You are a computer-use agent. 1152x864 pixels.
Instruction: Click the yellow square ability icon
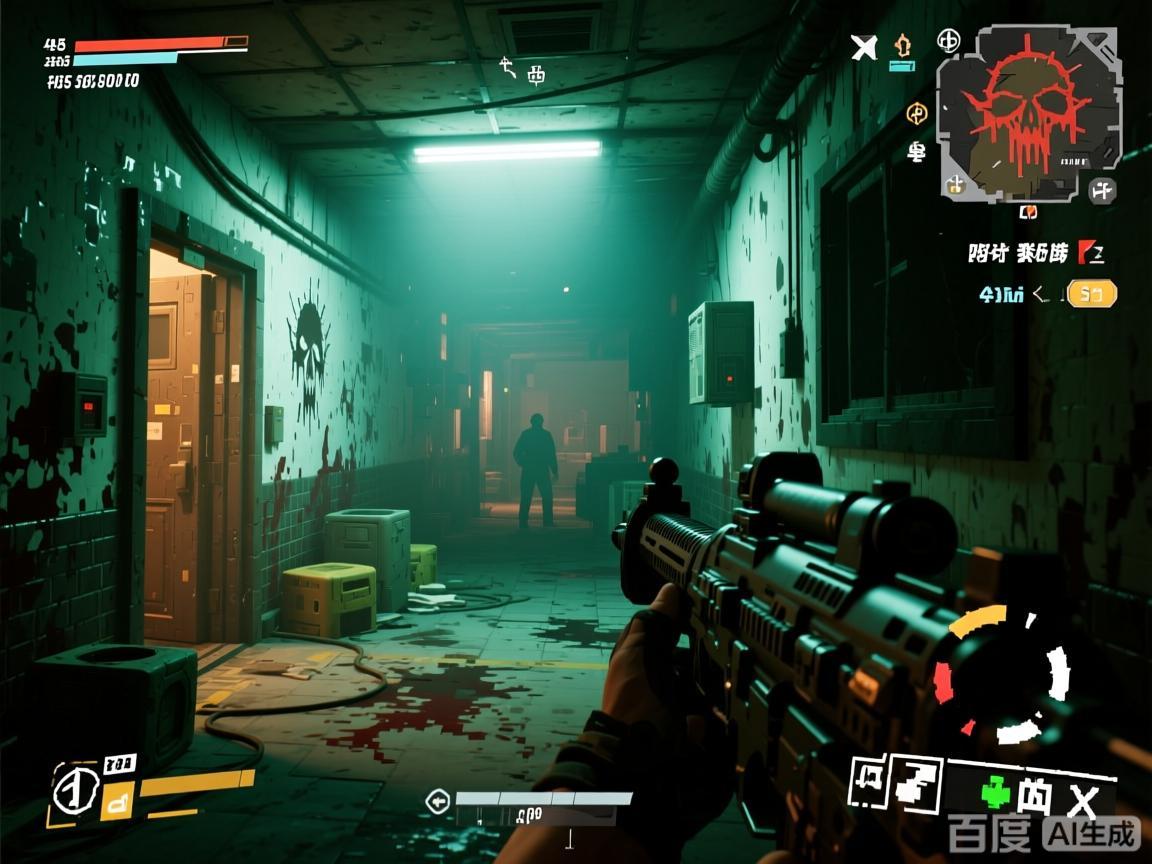[118, 800]
